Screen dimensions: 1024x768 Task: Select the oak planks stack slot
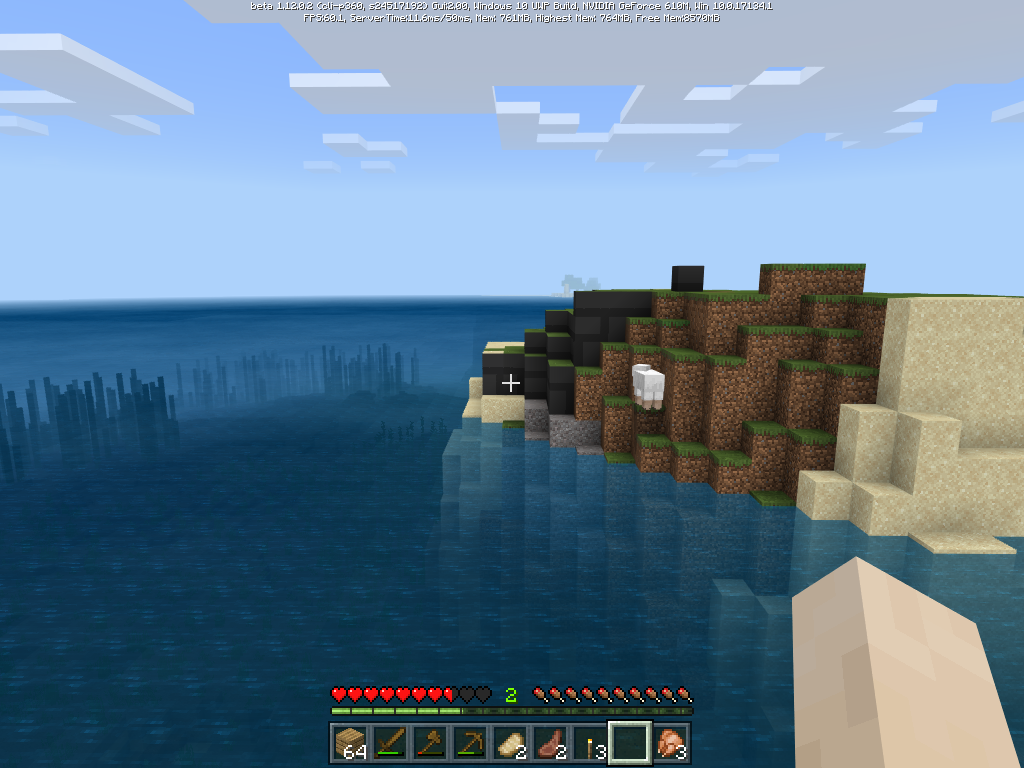point(350,743)
